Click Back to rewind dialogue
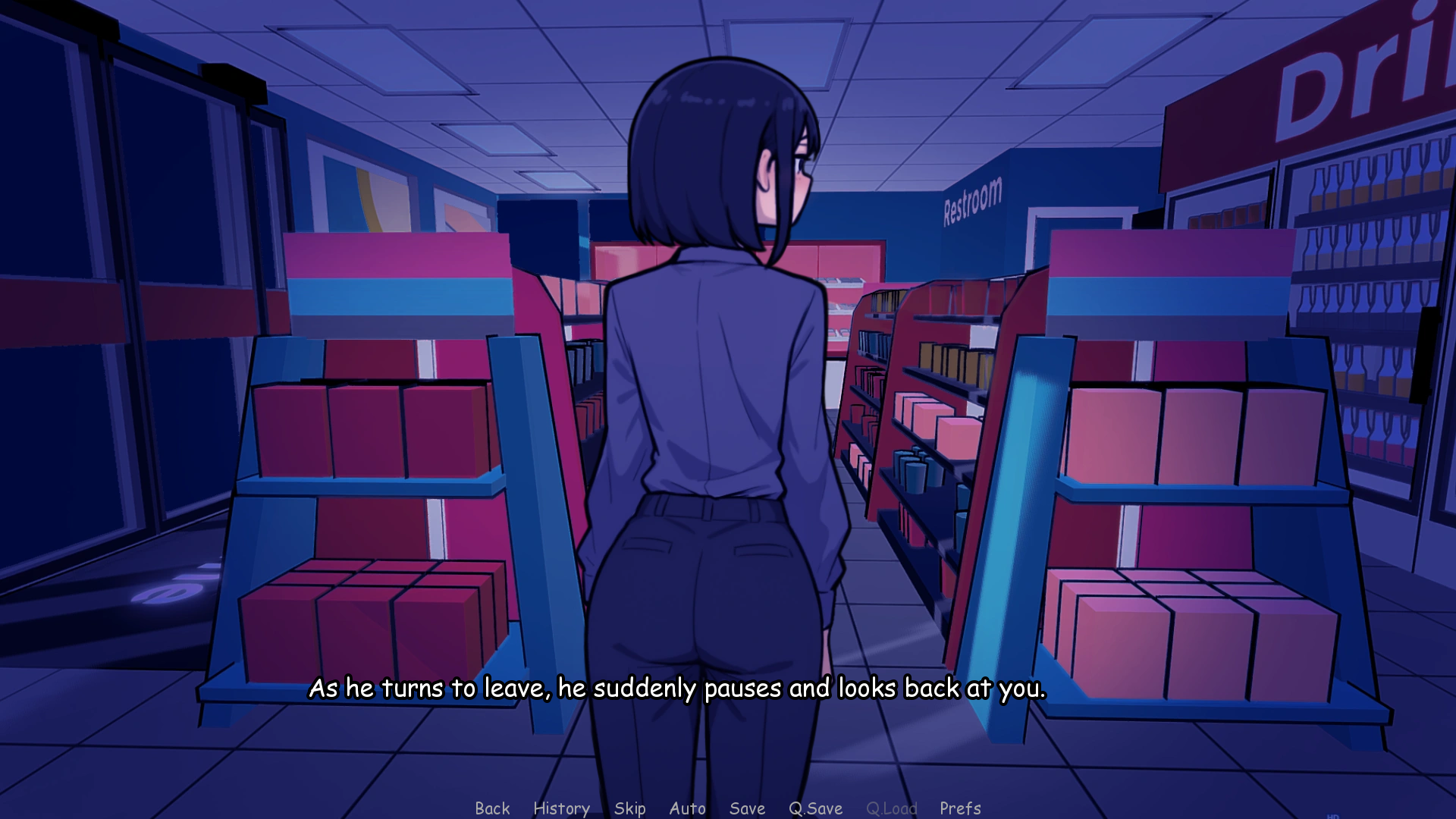The image size is (1456, 819). click(493, 808)
